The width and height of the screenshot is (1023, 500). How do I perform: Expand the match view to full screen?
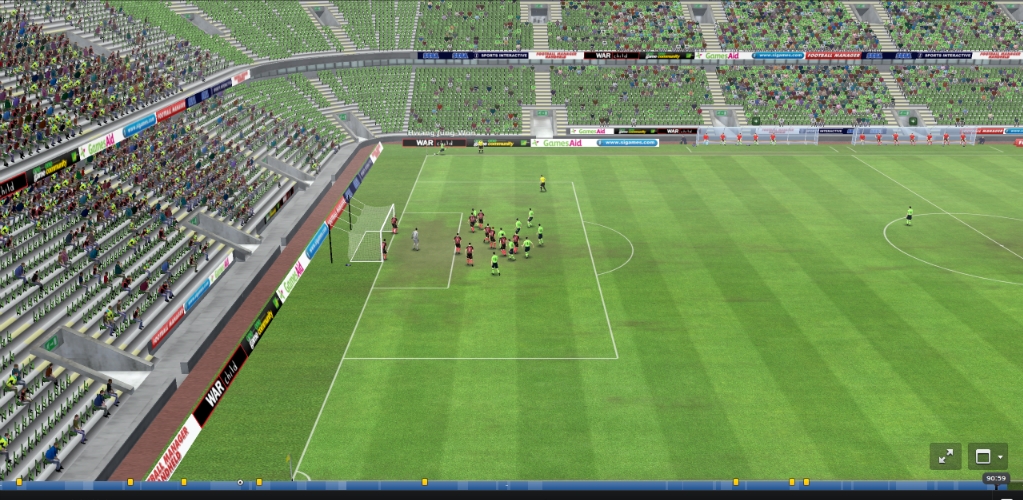[x=945, y=457]
